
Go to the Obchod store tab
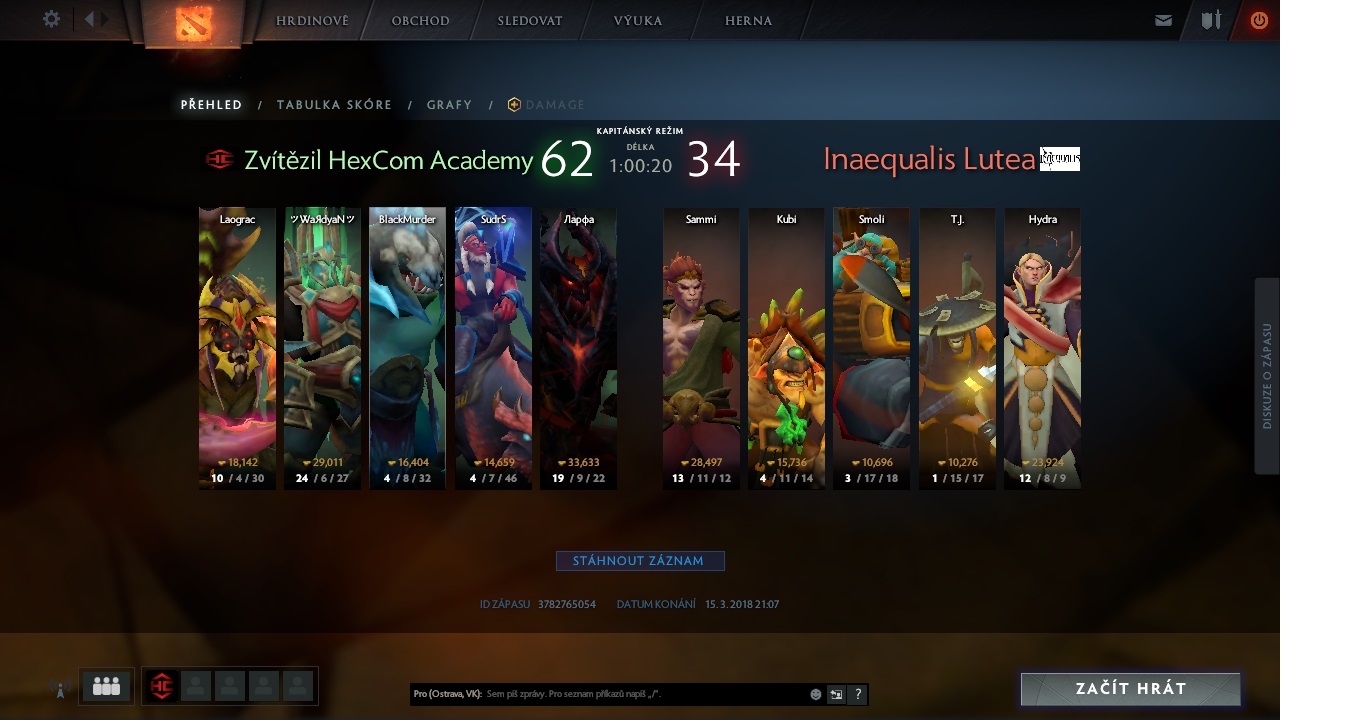point(420,21)
